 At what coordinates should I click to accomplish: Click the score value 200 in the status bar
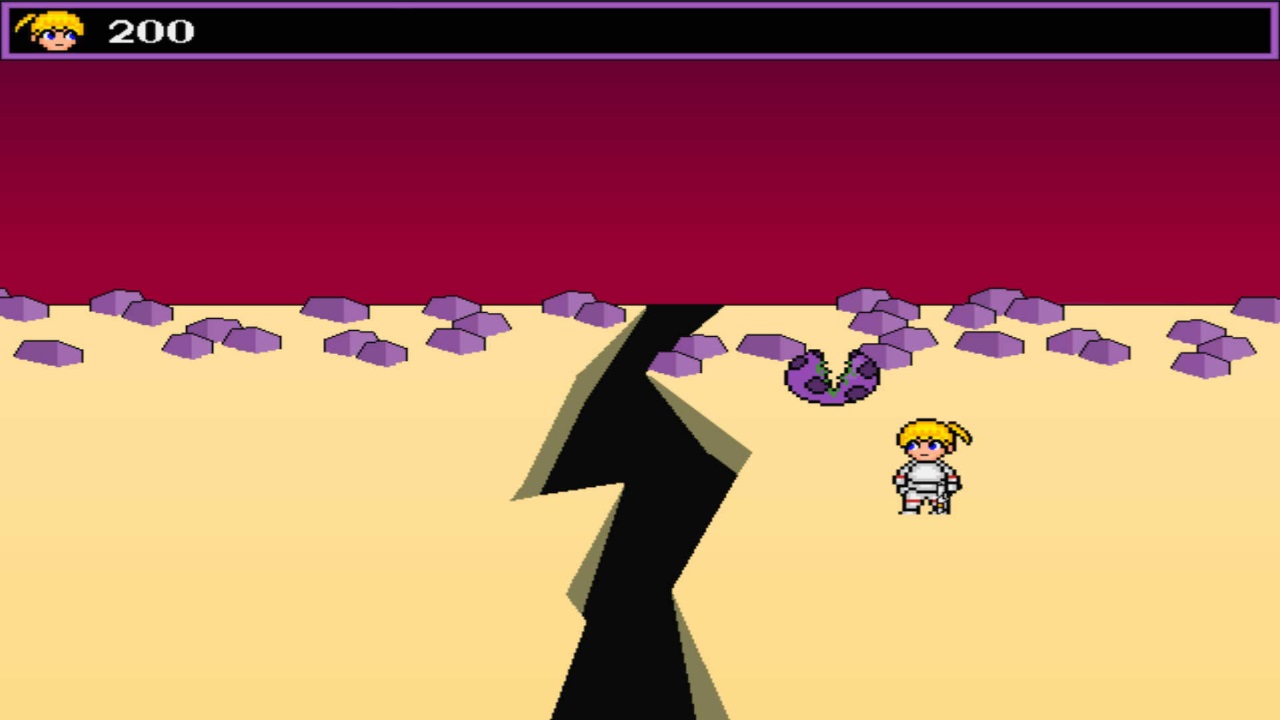tap(150, 31)
